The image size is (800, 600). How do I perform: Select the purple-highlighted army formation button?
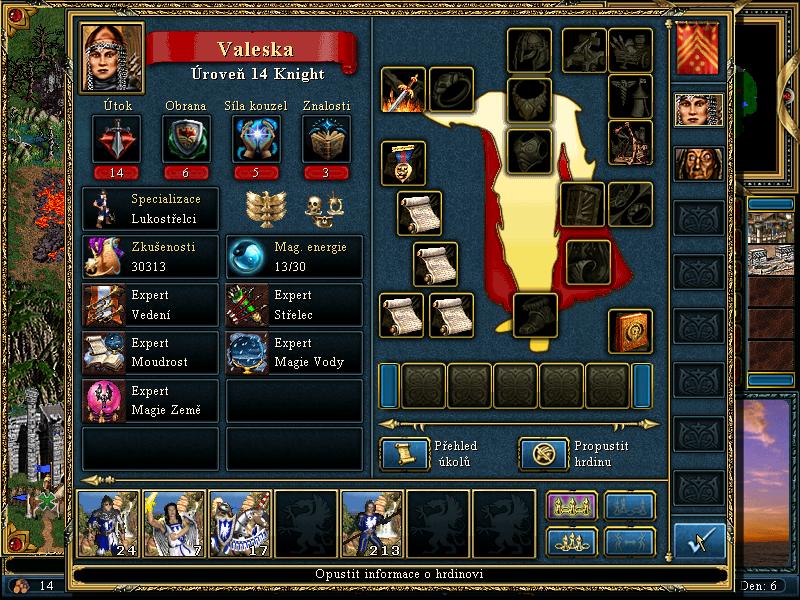click(x=570, y=506)
